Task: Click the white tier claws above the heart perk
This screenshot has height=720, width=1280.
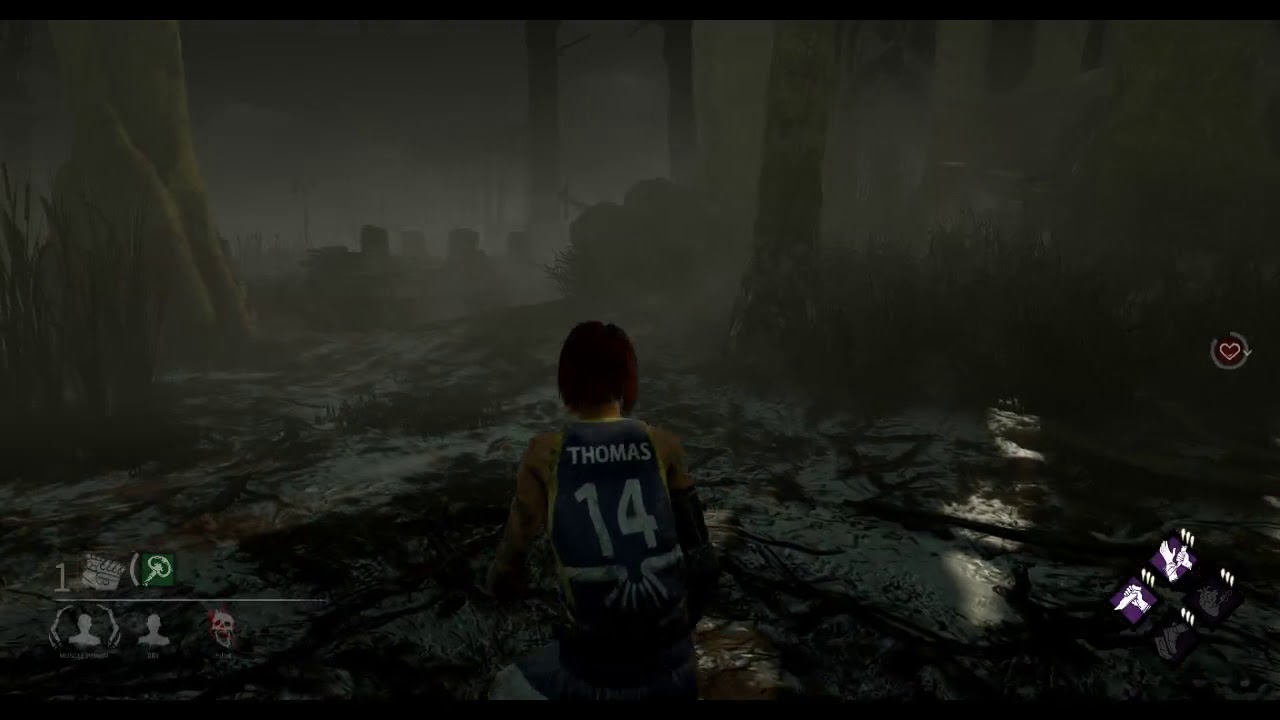Action: [x=1228, y=577]
